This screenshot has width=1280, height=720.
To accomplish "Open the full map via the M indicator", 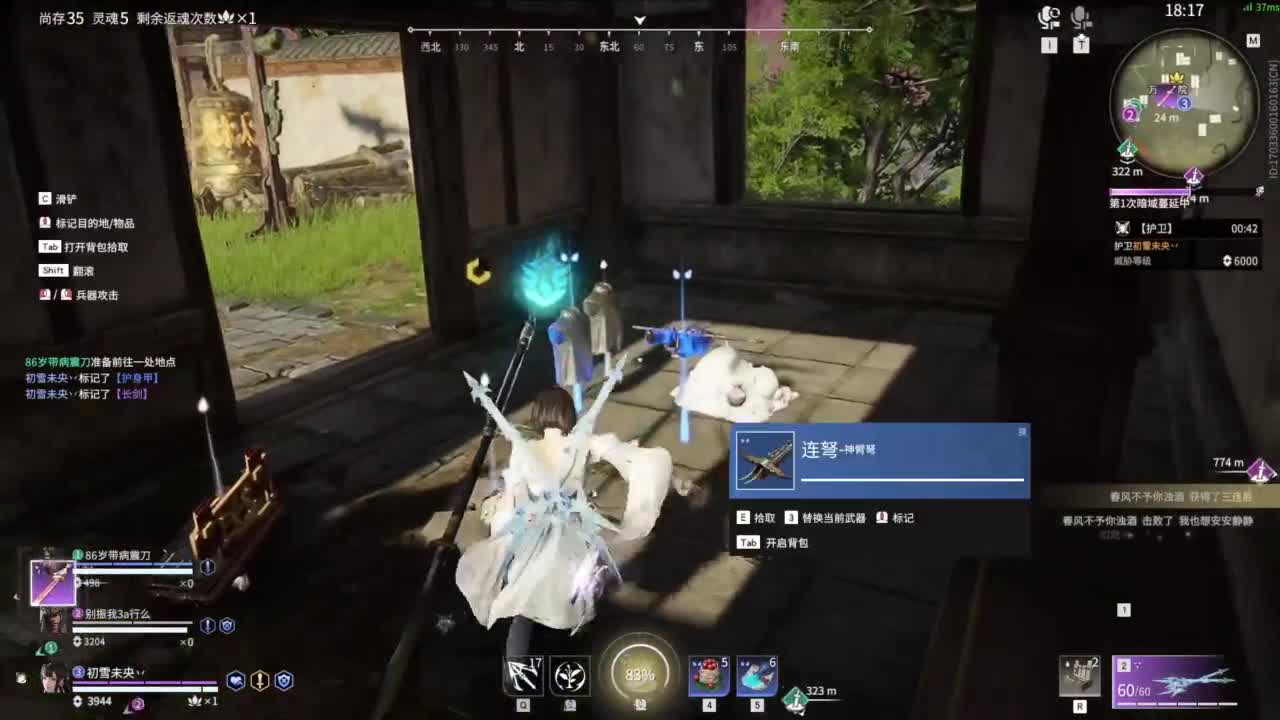I will (1253, 40).
